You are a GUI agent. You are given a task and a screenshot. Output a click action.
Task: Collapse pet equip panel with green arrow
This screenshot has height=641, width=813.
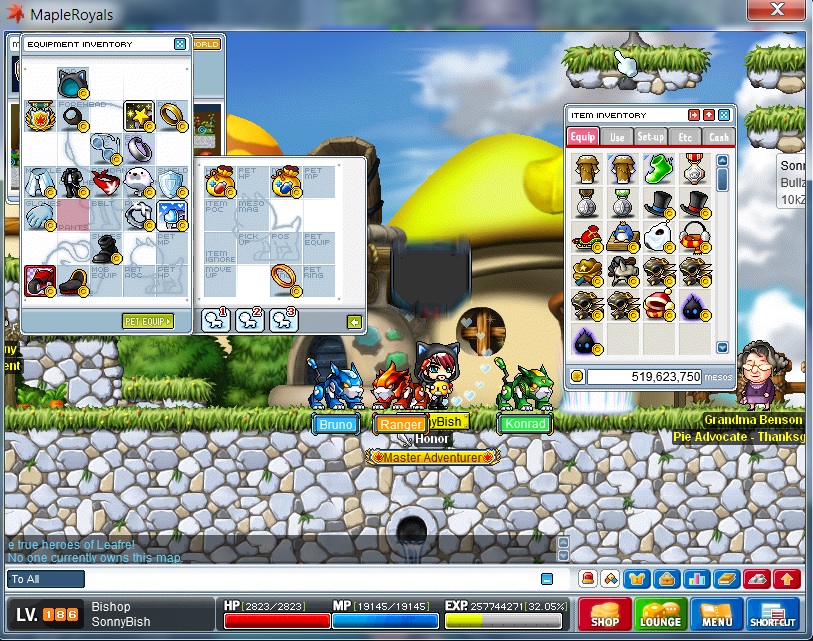click(x=354, y=322)
